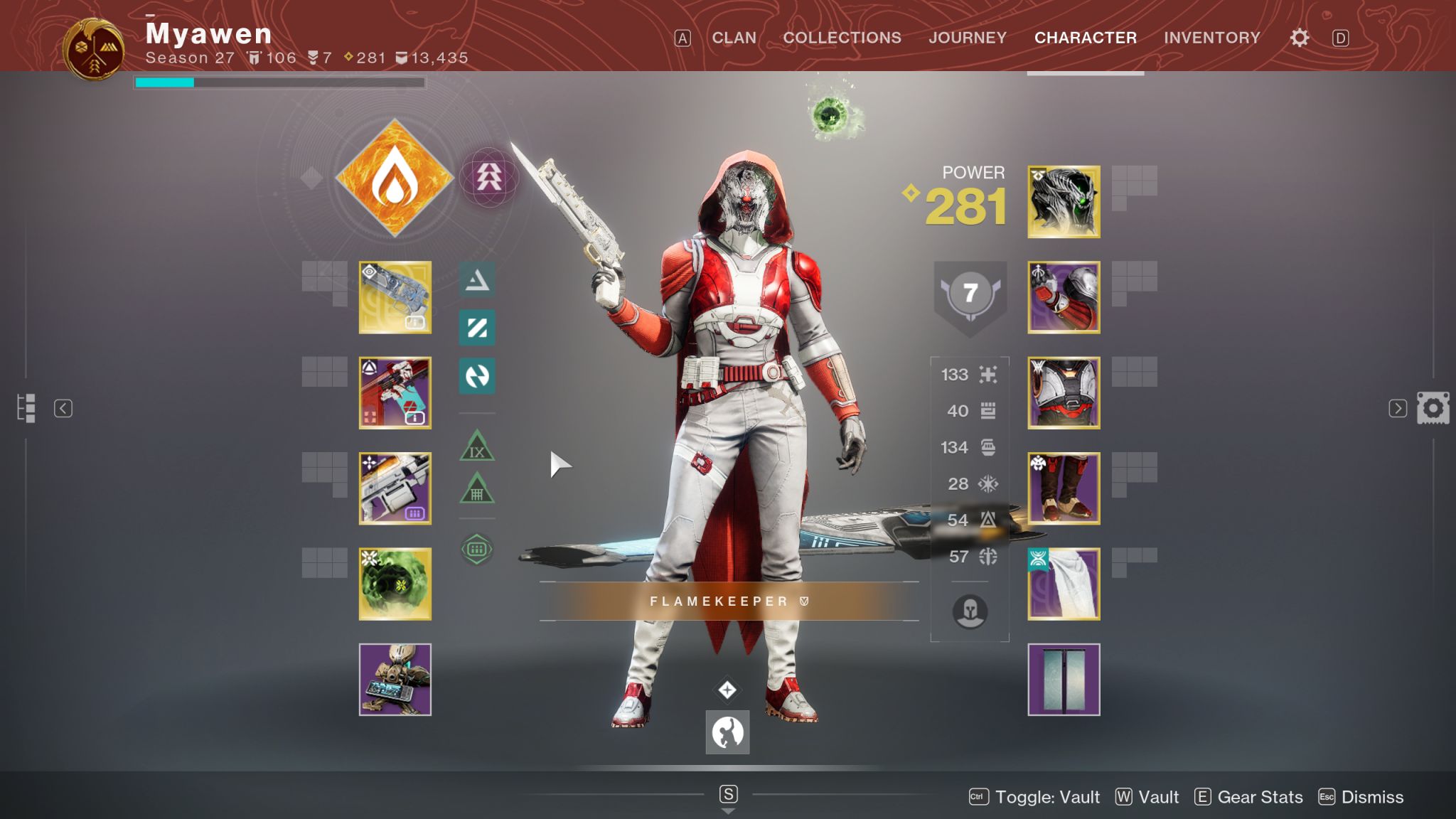This screenshot has height=819, width=1456.
Task: Click the Flamekeeper title banner
Action: pyautogui.click(x=729, y=601)
